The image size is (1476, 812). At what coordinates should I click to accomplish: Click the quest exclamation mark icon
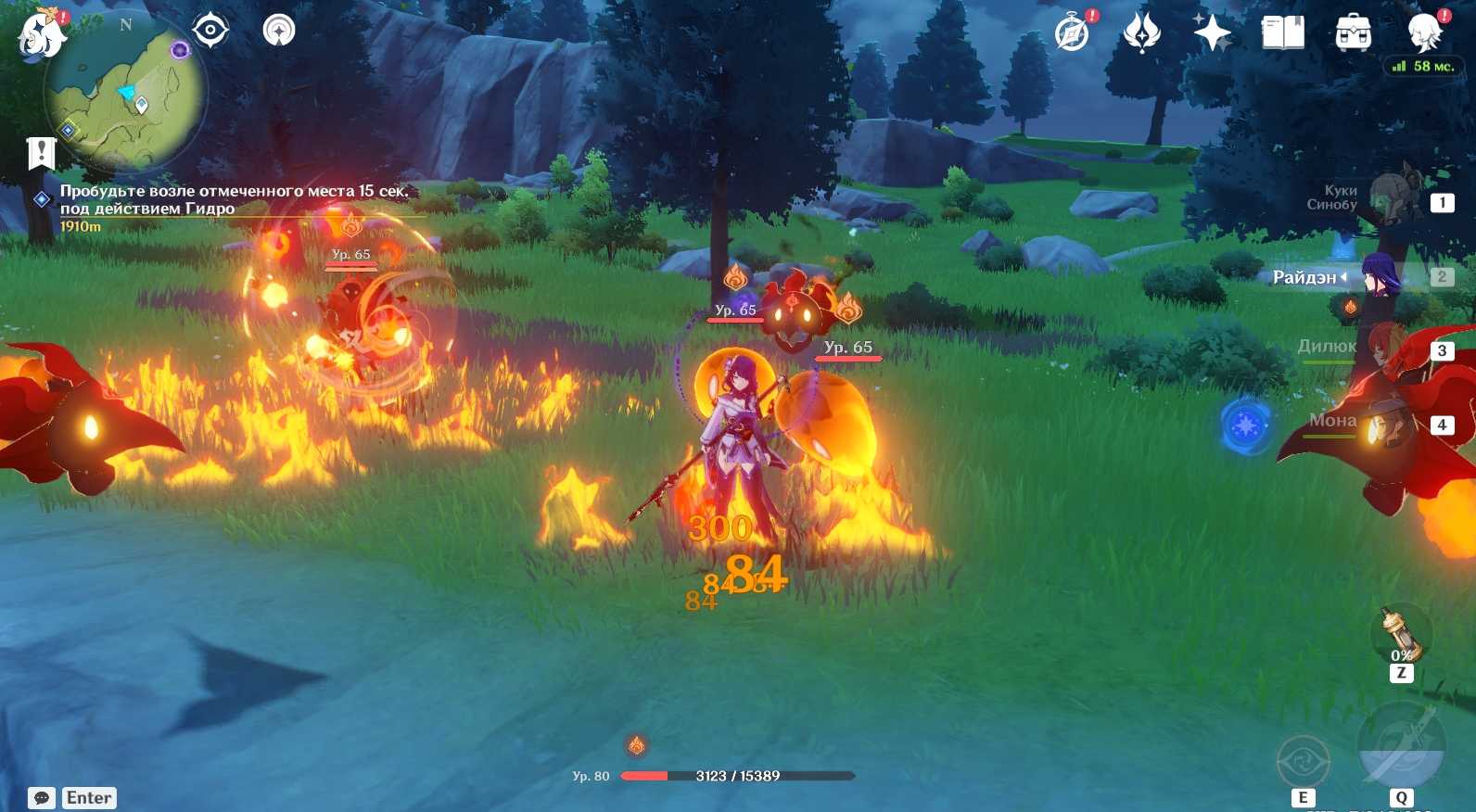pyautogui.click(x=42, y=153)
